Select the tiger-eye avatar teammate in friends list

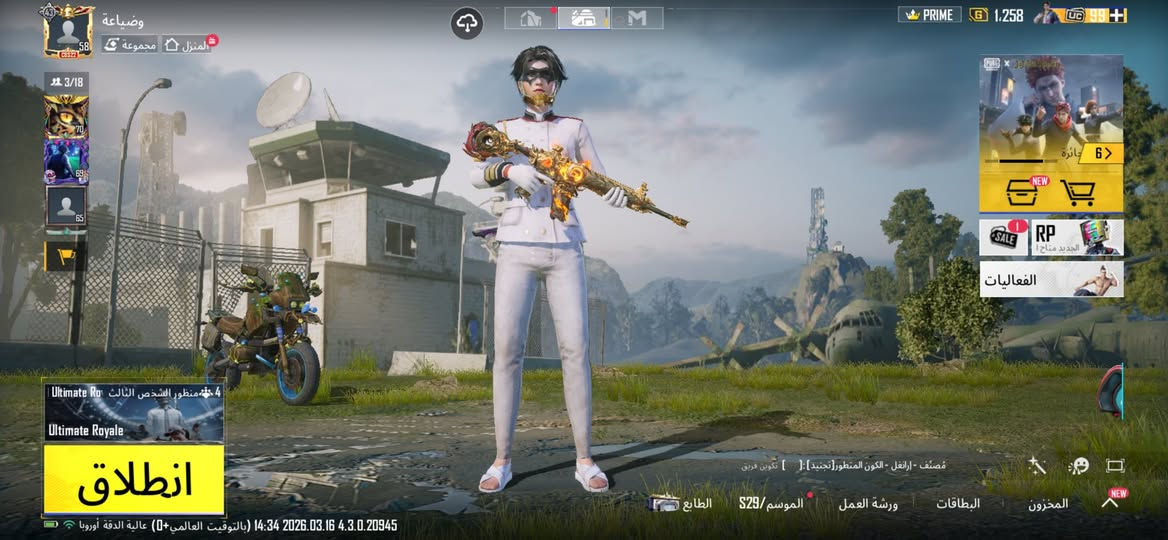(66, 117)
